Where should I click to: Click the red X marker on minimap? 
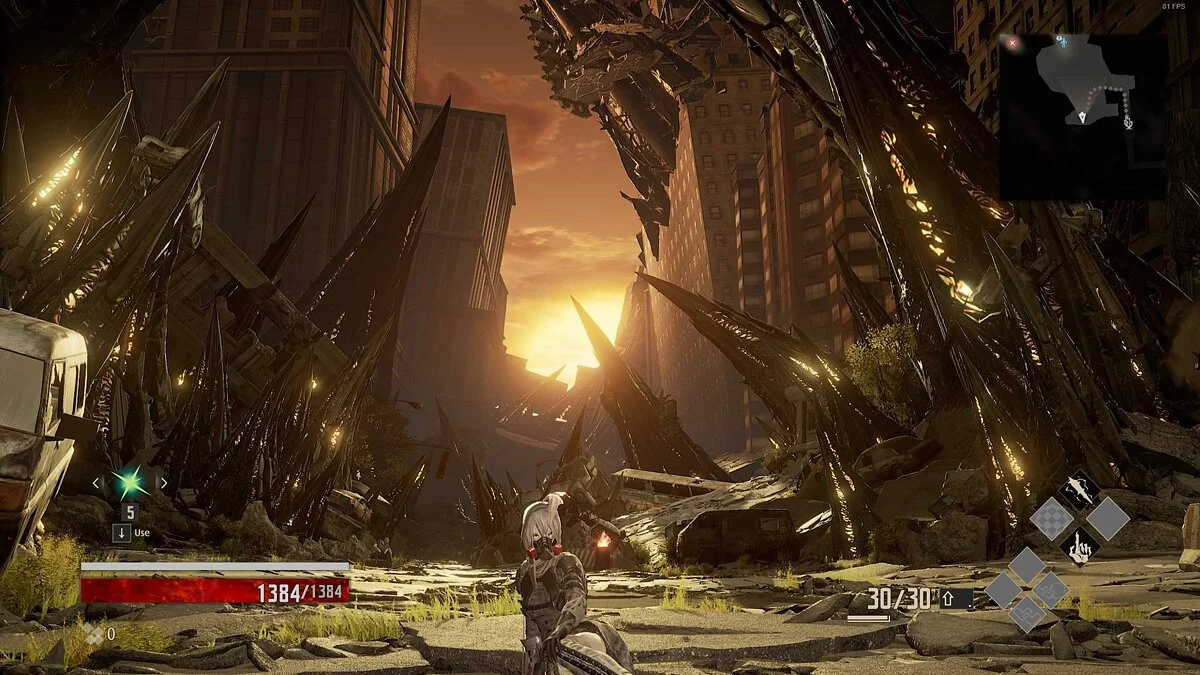point(1012,43)
